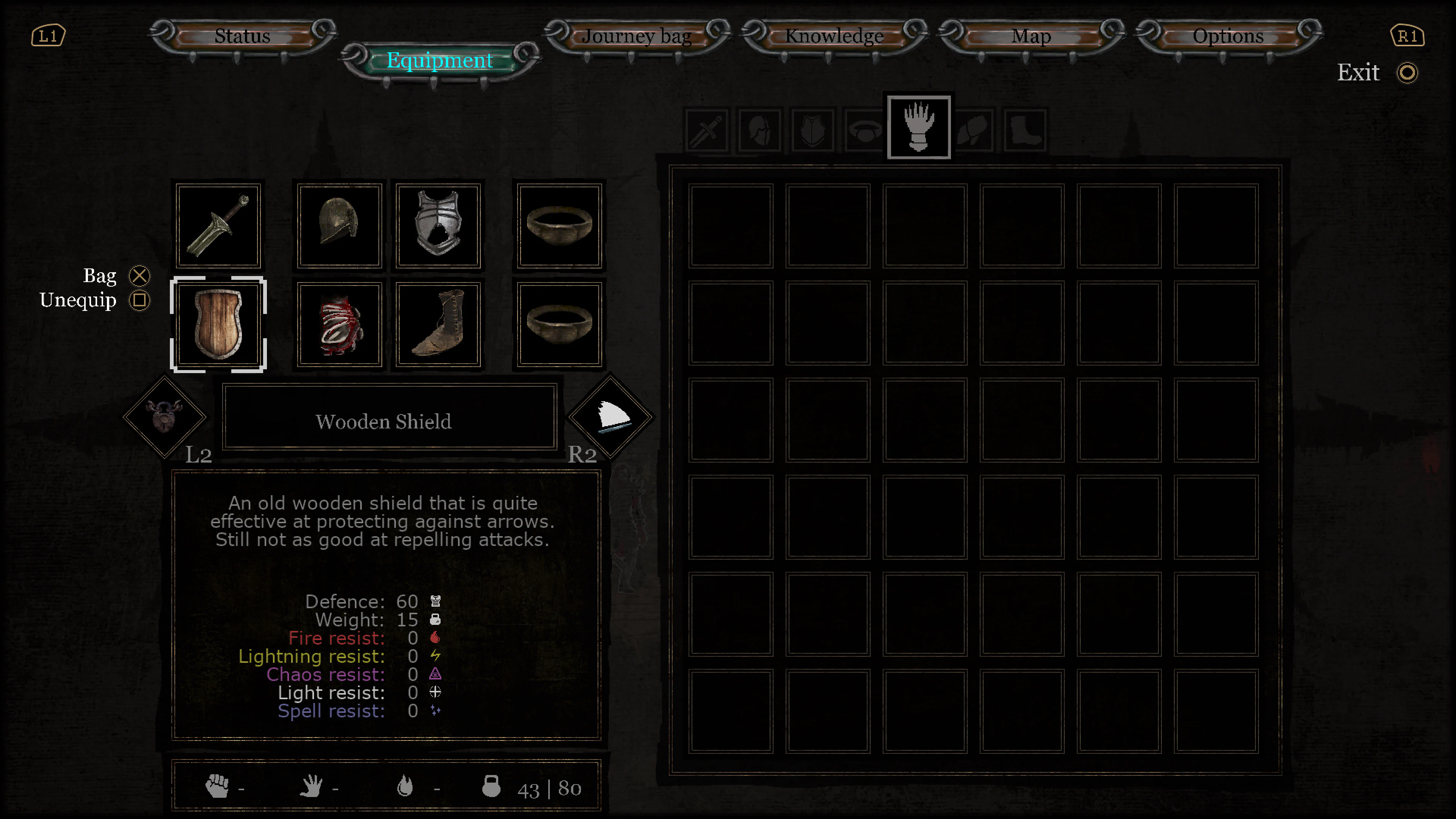Image resolution: width=1456 pixels, height=819 pixels.
Task: Click the equipped Wooden Shield slot
Action: [x=219, y=324]
